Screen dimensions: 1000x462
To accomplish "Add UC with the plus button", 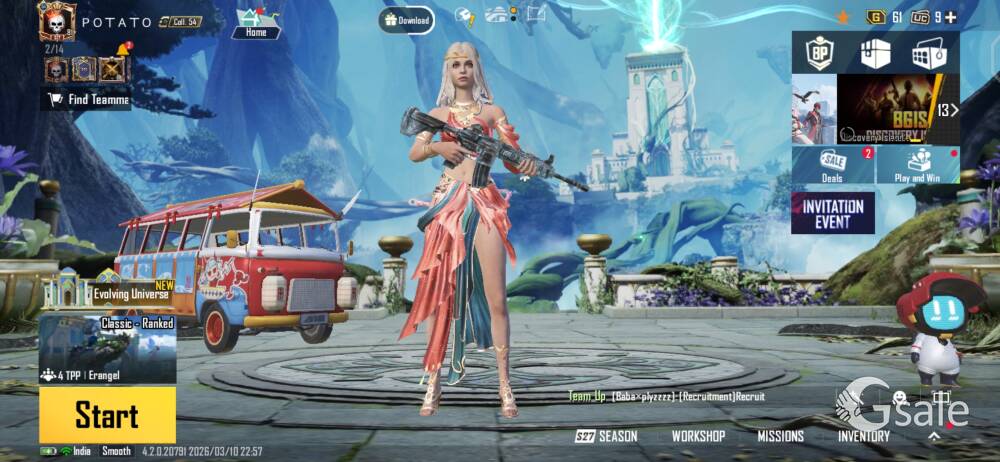I will pyautogui.click(x=950, y=17).
